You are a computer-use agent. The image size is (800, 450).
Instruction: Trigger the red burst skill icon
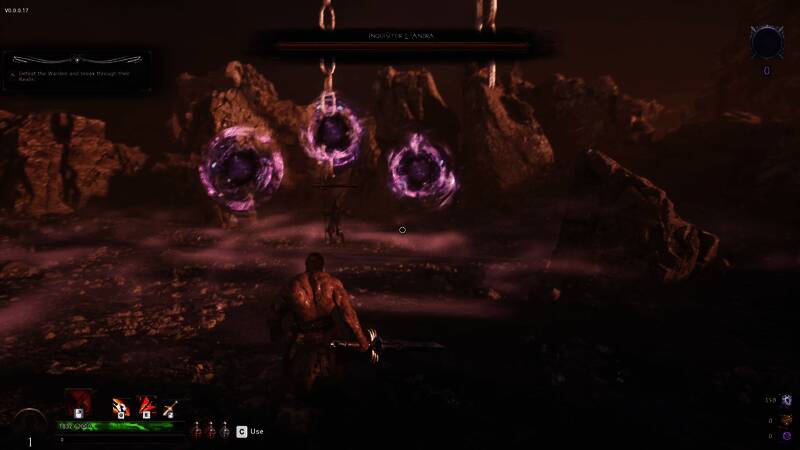[x=146, y=405]
